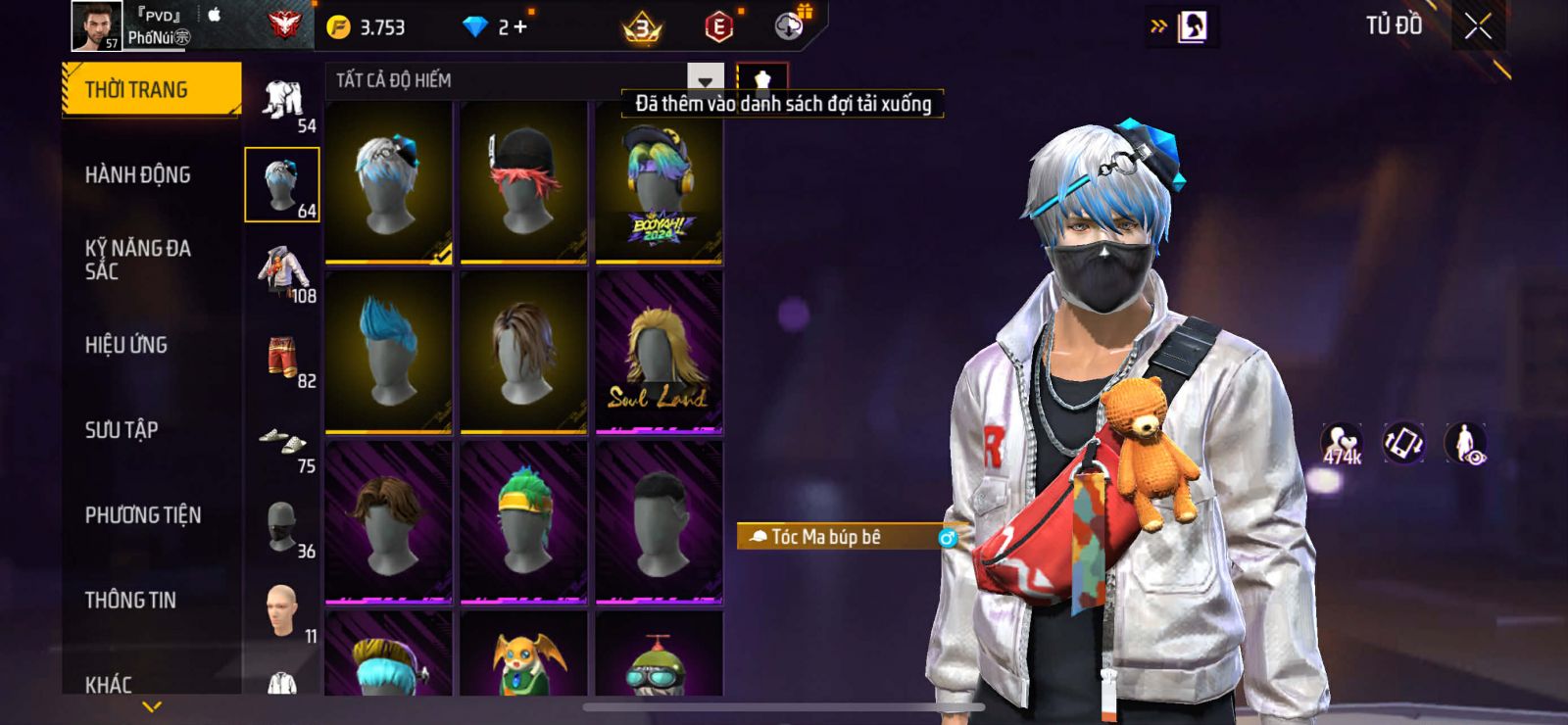Add diamonds with the plus button
This screenshot has height=725, width=1568.
click(x=520, y=27)
